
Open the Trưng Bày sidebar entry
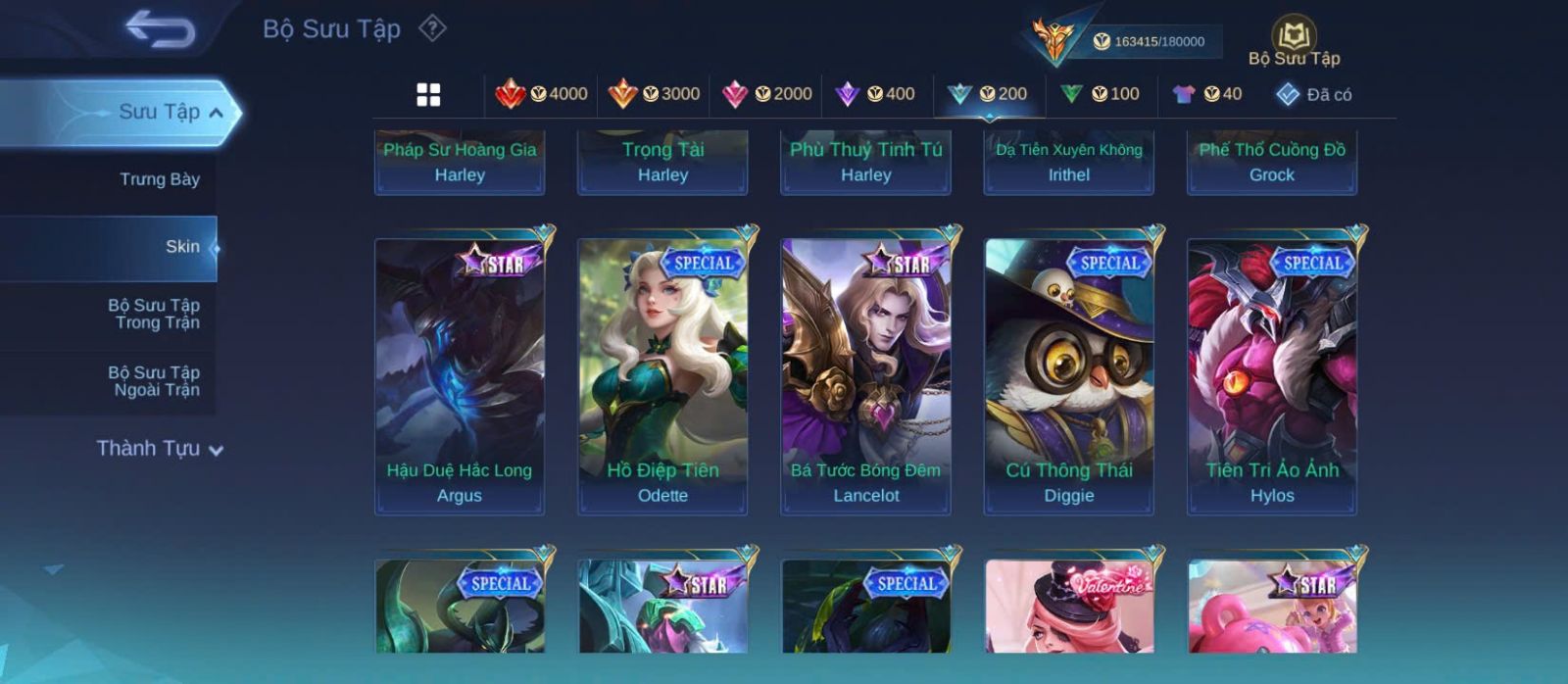click(159, 179)
